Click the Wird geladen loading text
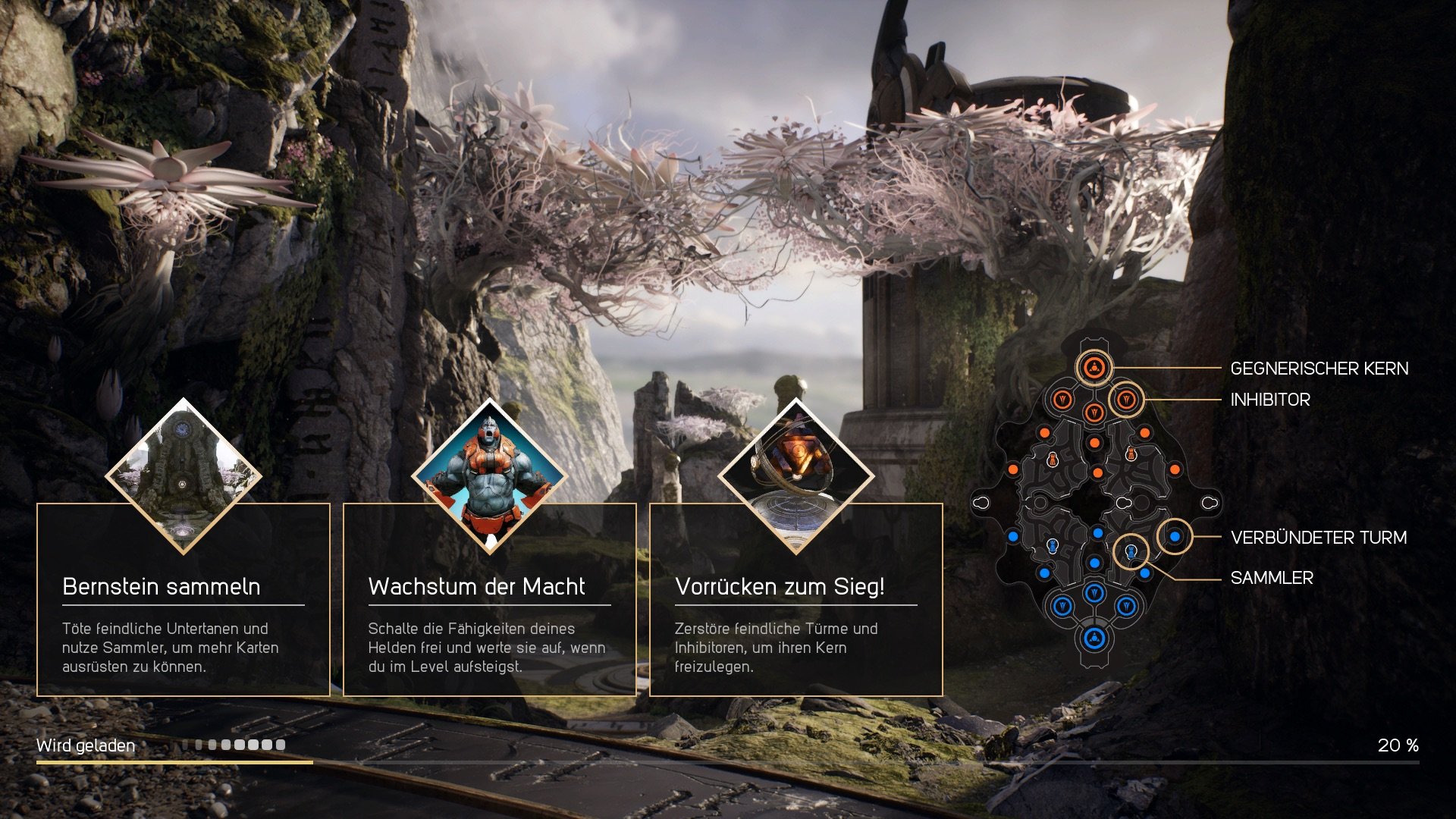Image resolution: width=1456 pixels, height=819 pixels. pos(87,745)
